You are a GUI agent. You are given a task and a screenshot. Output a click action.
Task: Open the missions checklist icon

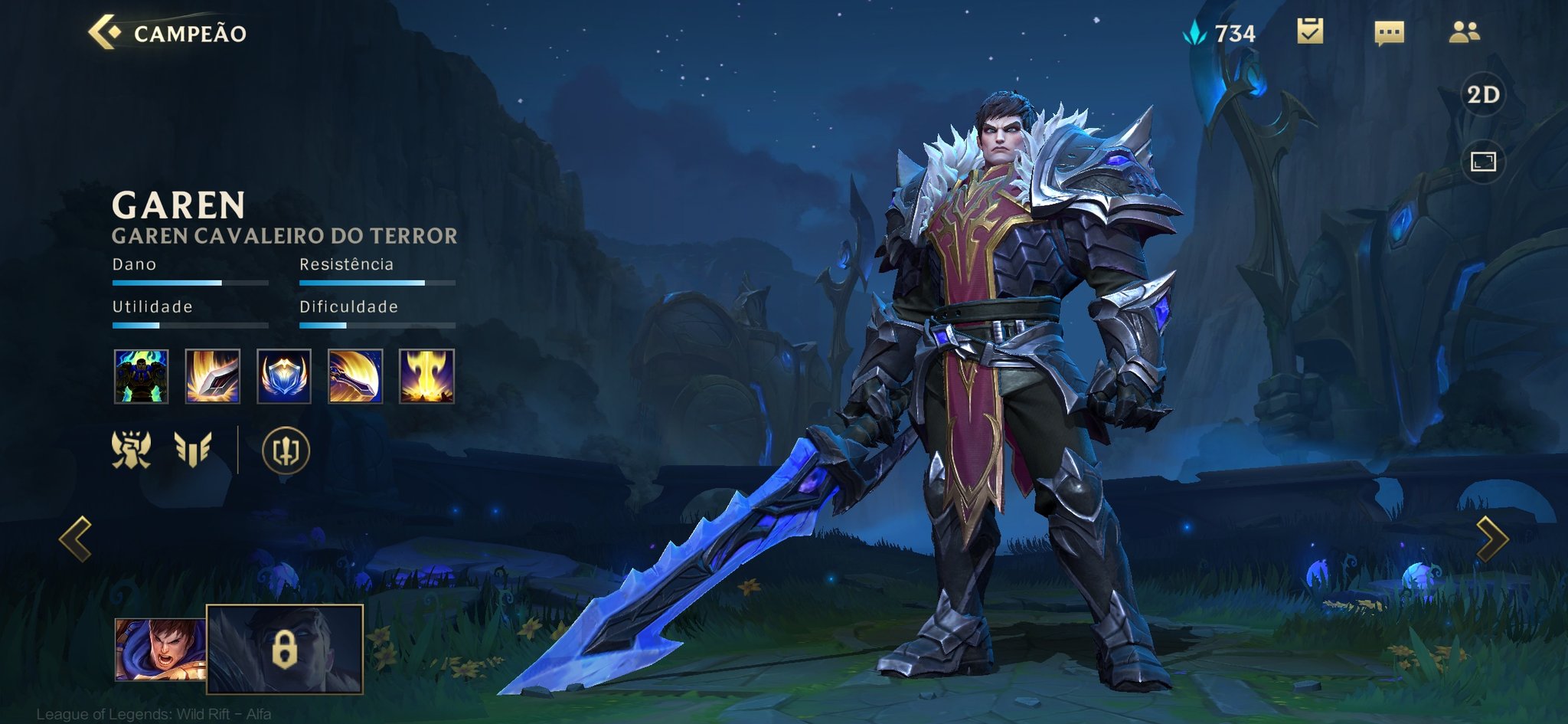click(x=1310, y=31)
